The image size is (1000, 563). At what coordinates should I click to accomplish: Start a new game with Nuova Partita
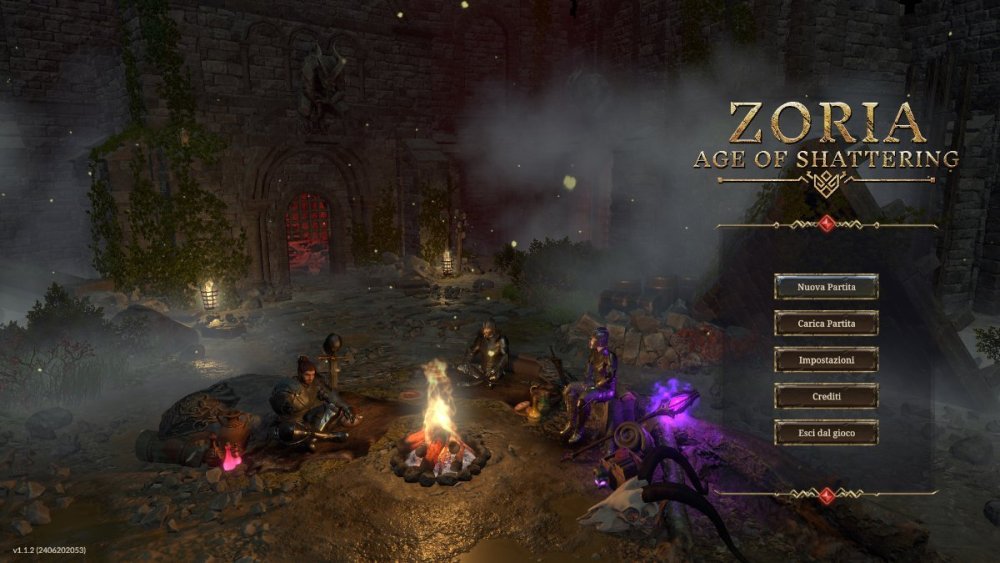point(826,287)
